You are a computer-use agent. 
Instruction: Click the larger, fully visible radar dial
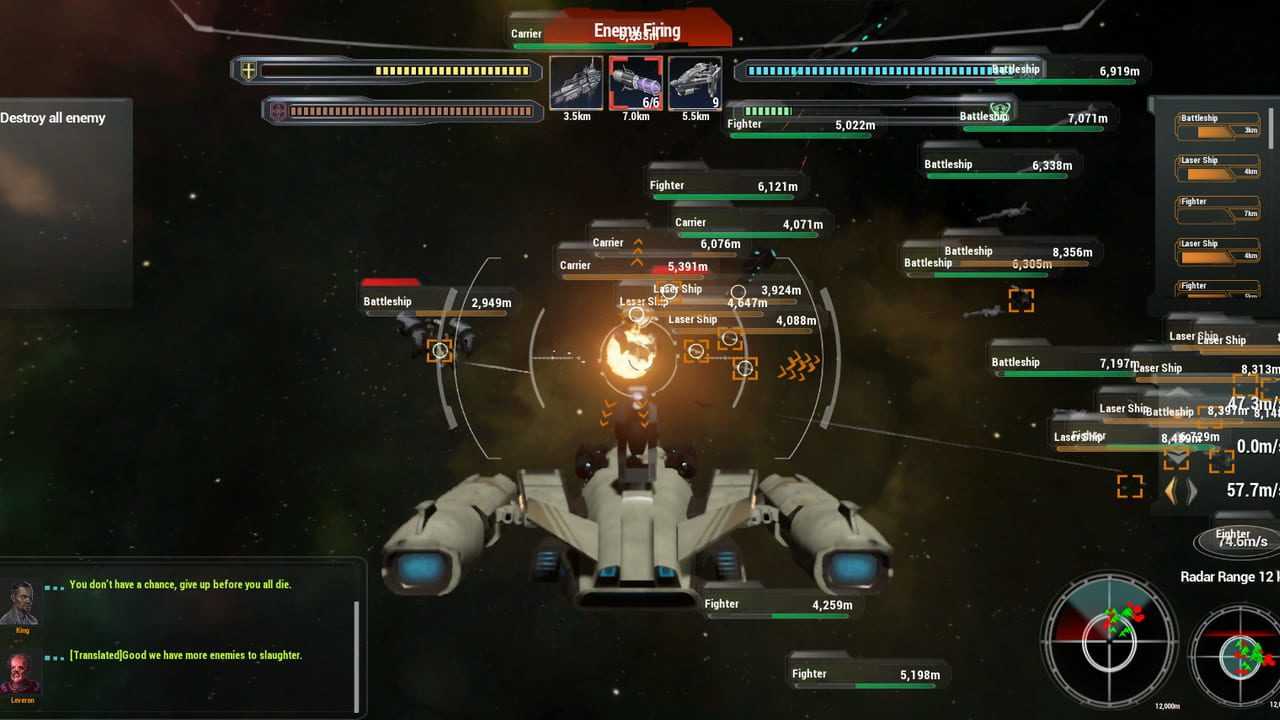[x=1110, y=642]
